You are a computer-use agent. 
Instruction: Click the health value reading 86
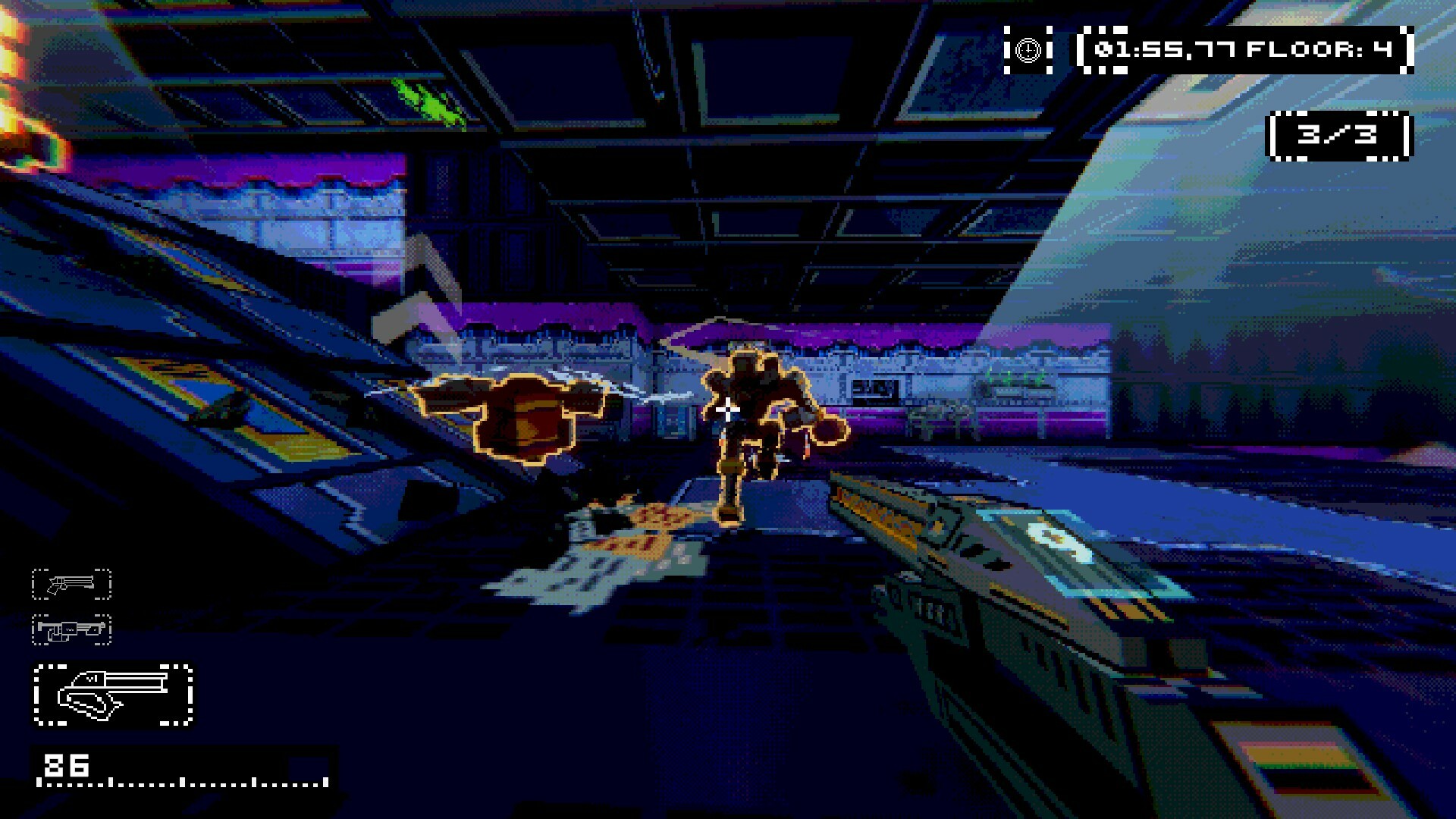(x=68, y=766)
